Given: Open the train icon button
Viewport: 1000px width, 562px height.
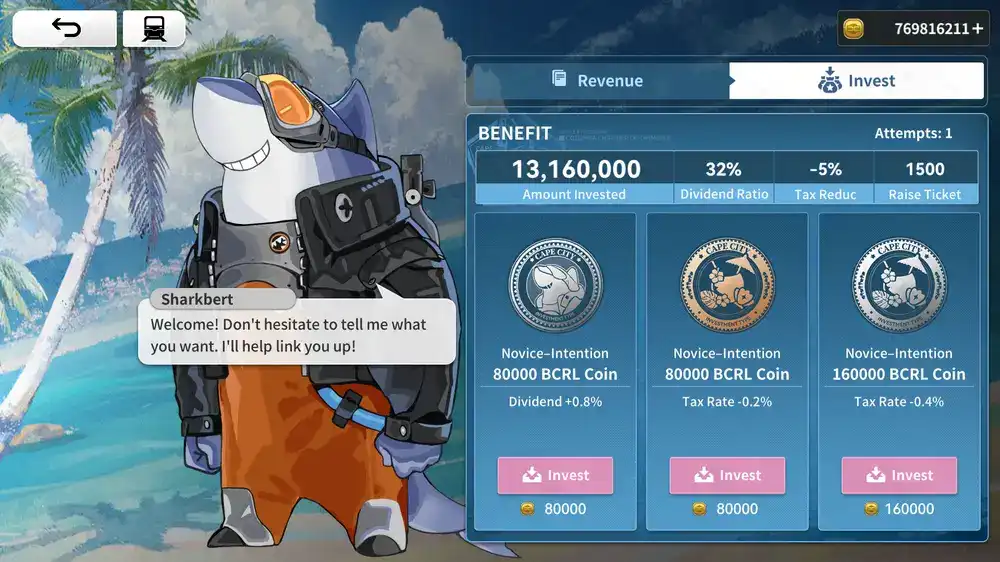Looking at the screenshot, I should tap(154, 29).
